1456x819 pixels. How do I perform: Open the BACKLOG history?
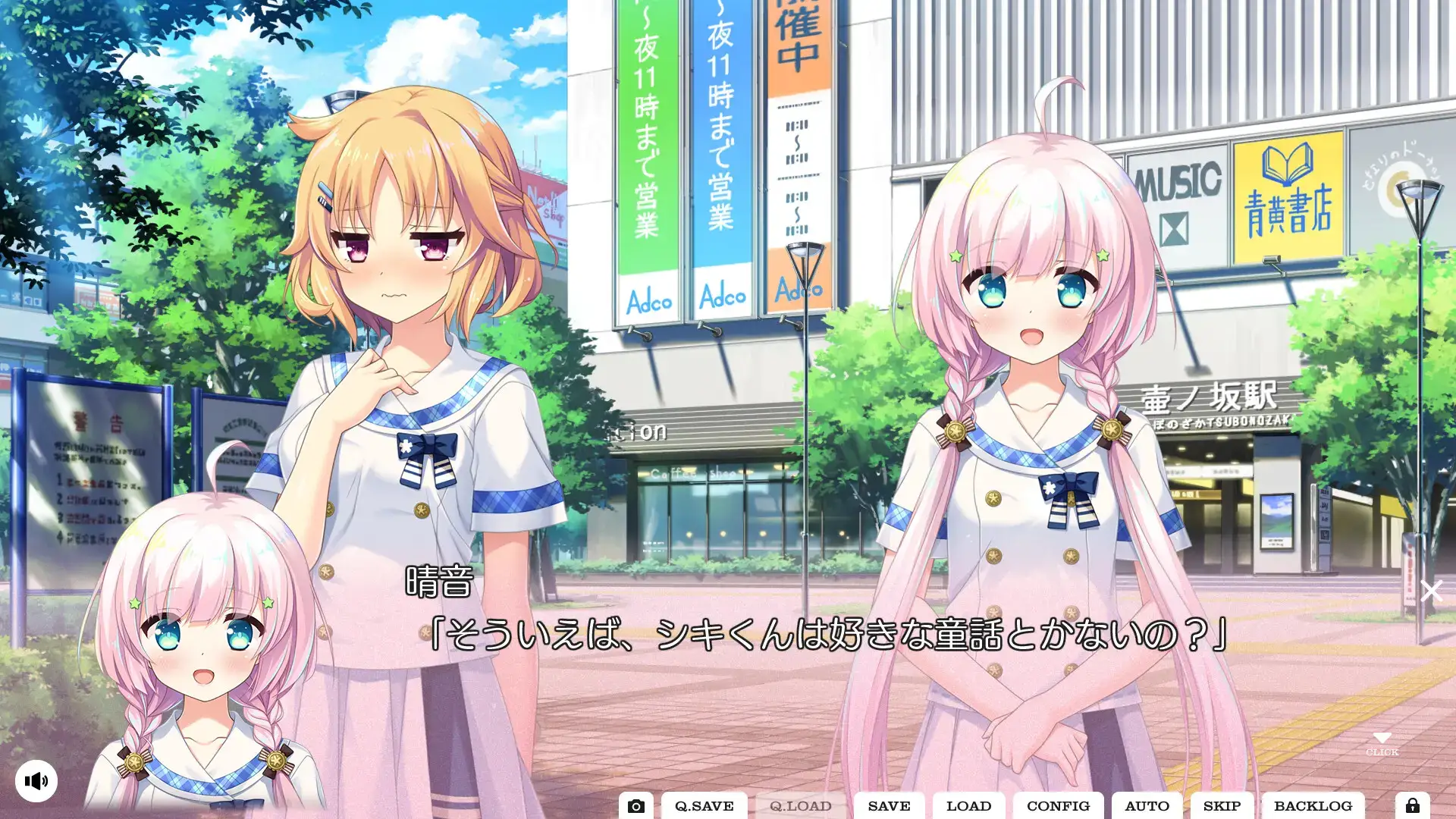coord(1314,806)
